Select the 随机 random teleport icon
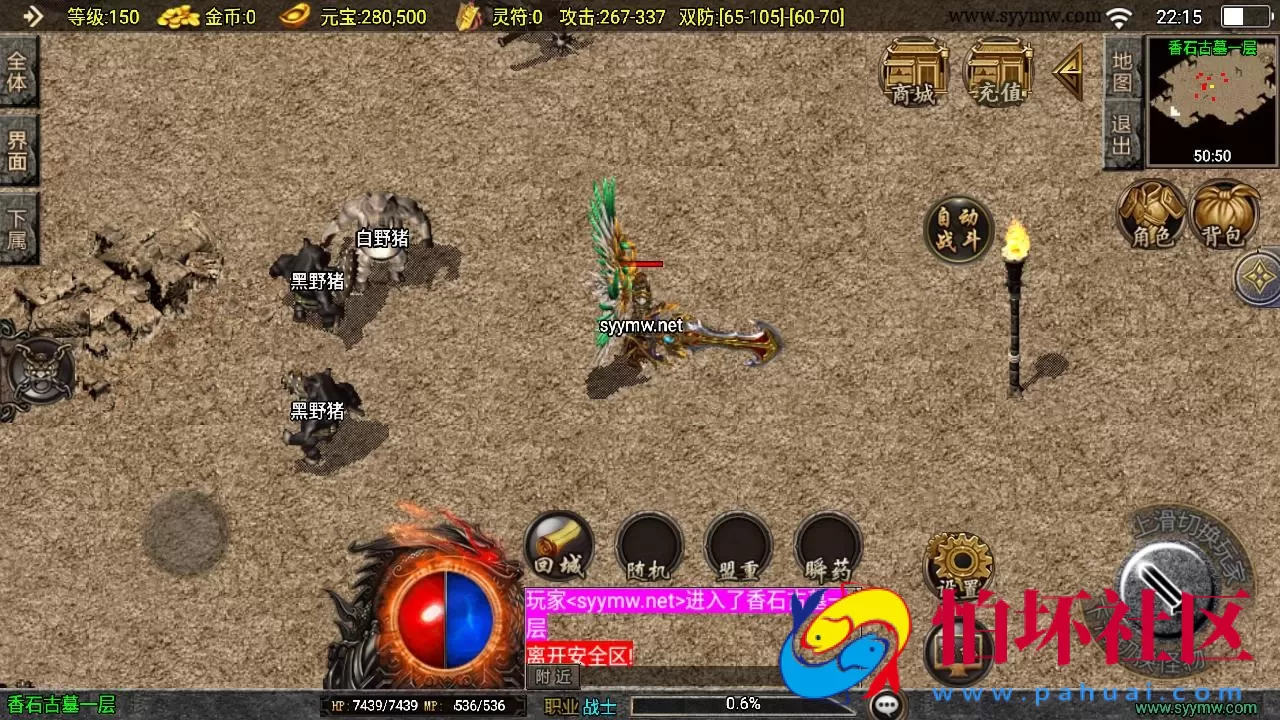The width and height of the screenshot is (1280, 720). [648, 546]
